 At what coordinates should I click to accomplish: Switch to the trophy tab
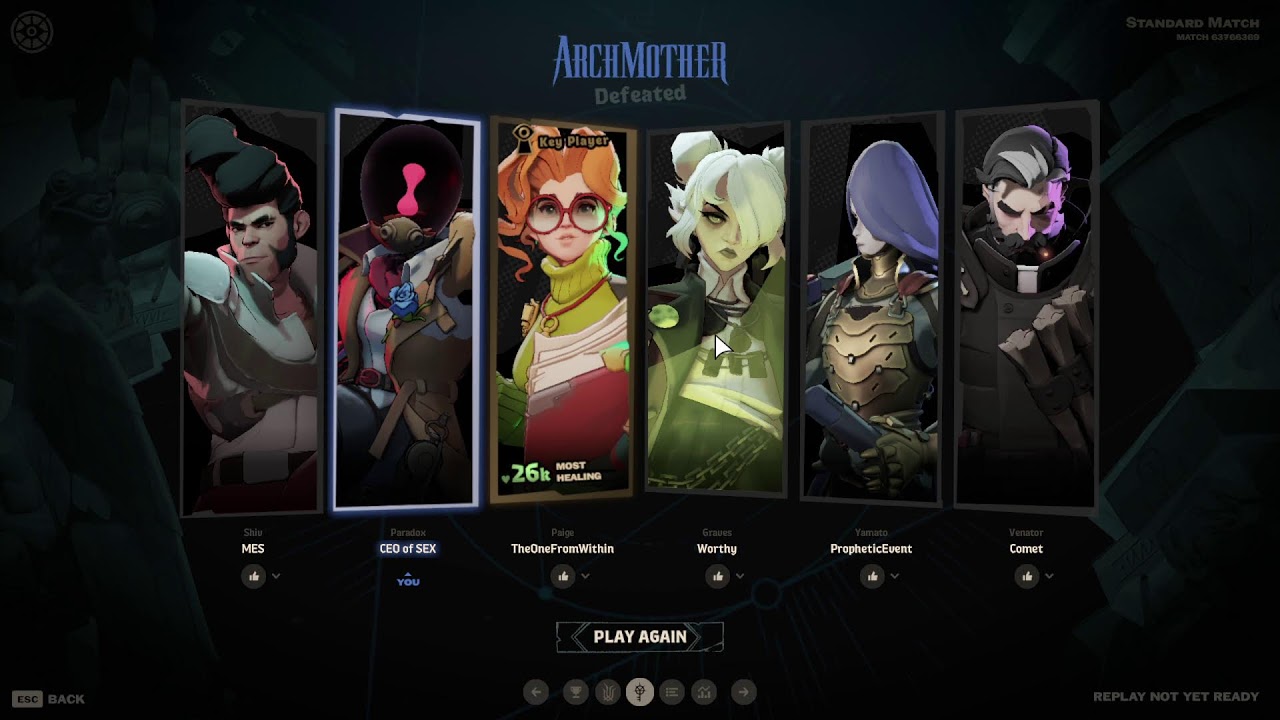(x=575, y=691)
